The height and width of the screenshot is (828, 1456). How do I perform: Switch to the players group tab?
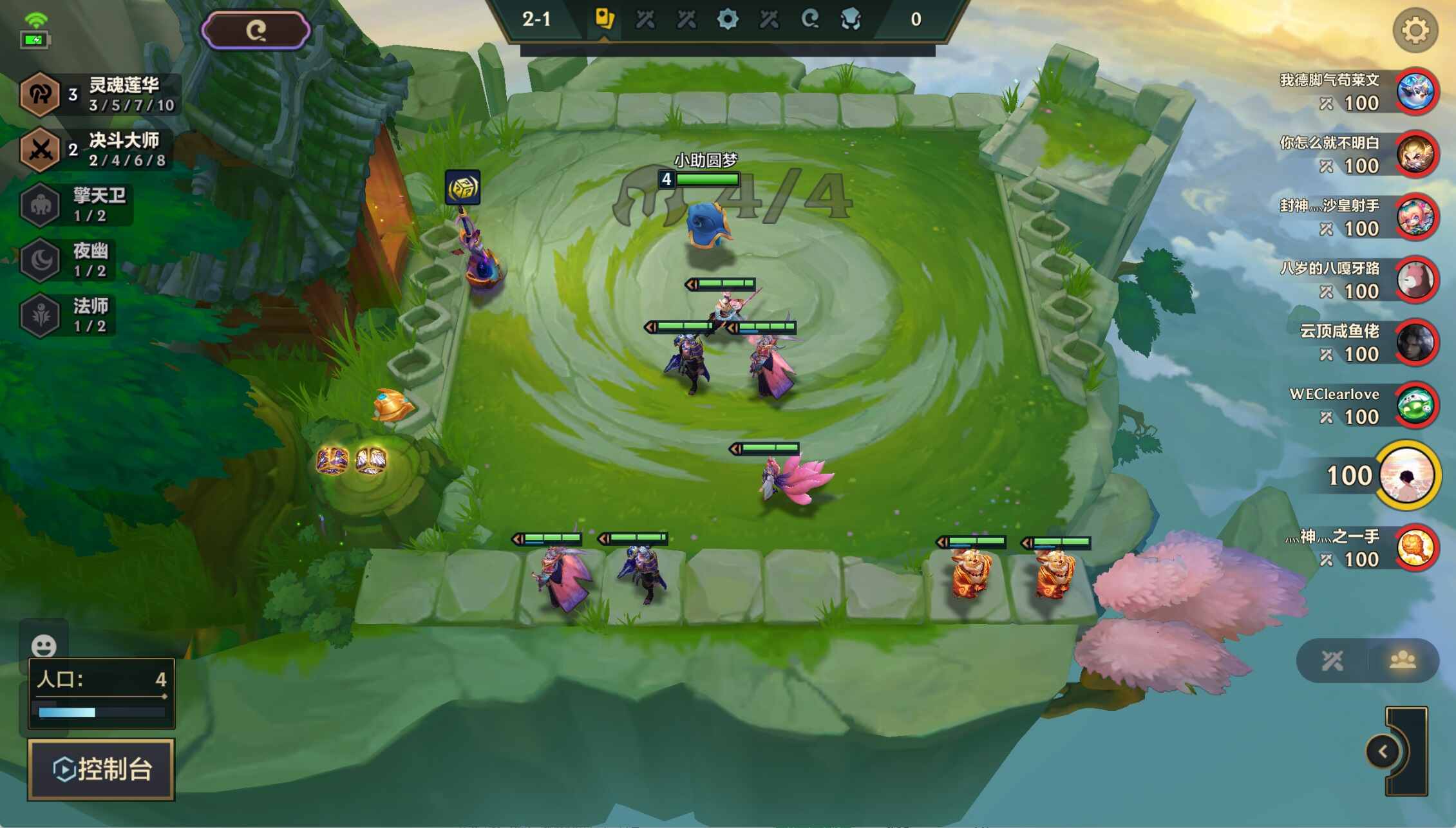(1402, 660)
